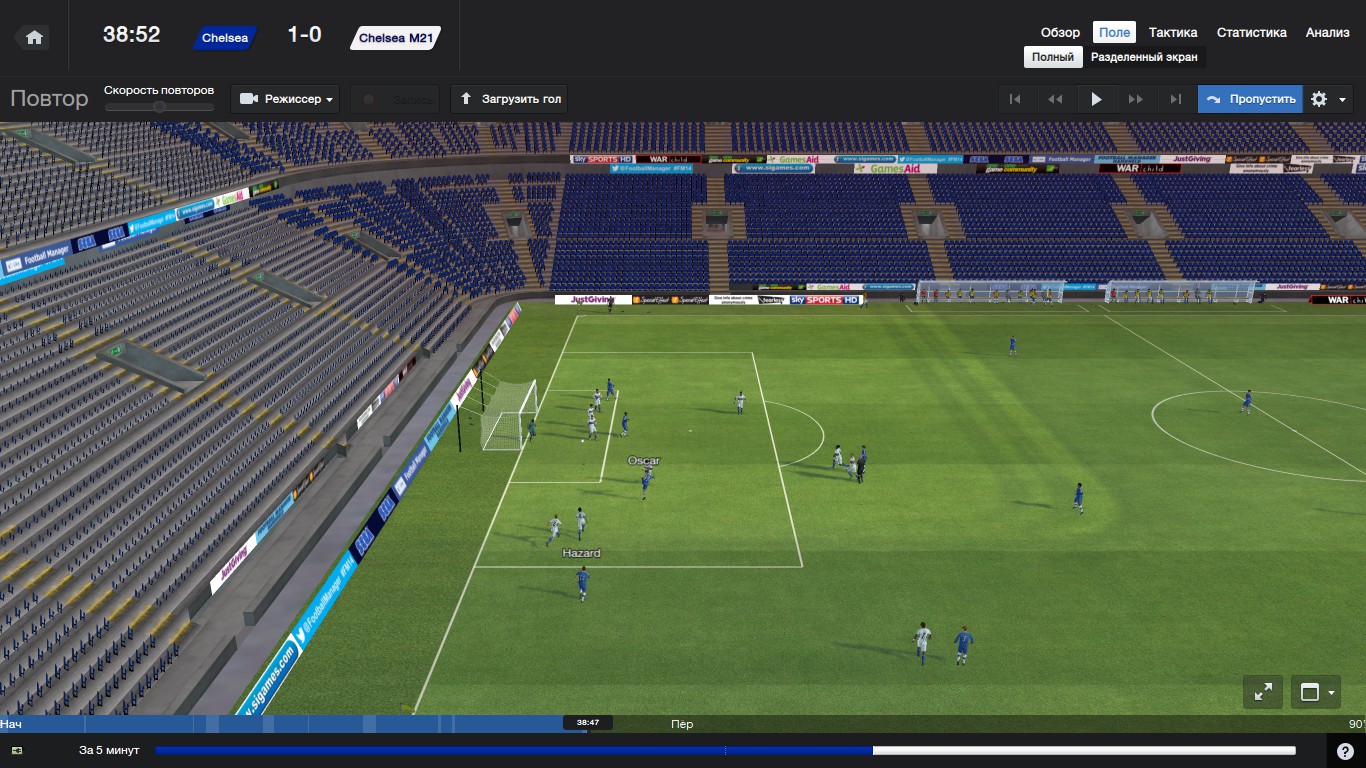Show the Статистика tab
1366x768 pixels.
1251,33
